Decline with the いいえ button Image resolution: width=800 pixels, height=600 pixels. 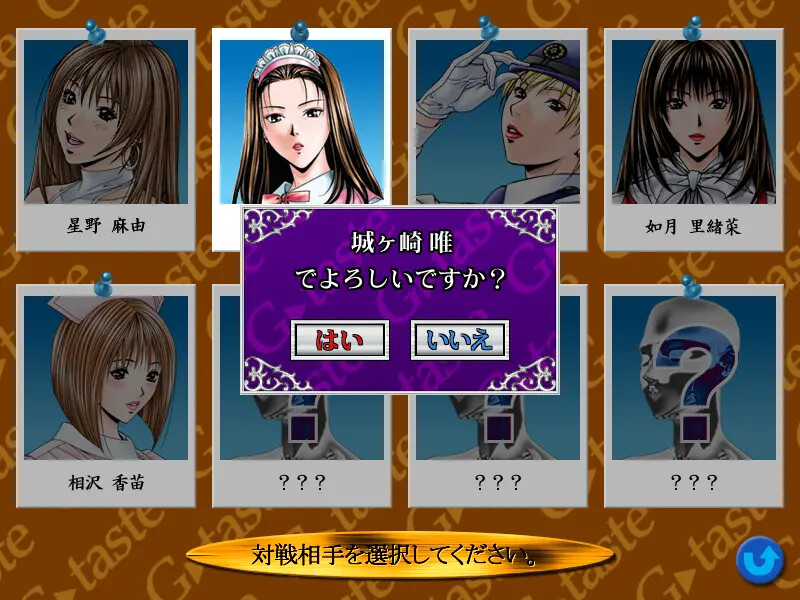(460, 340)
